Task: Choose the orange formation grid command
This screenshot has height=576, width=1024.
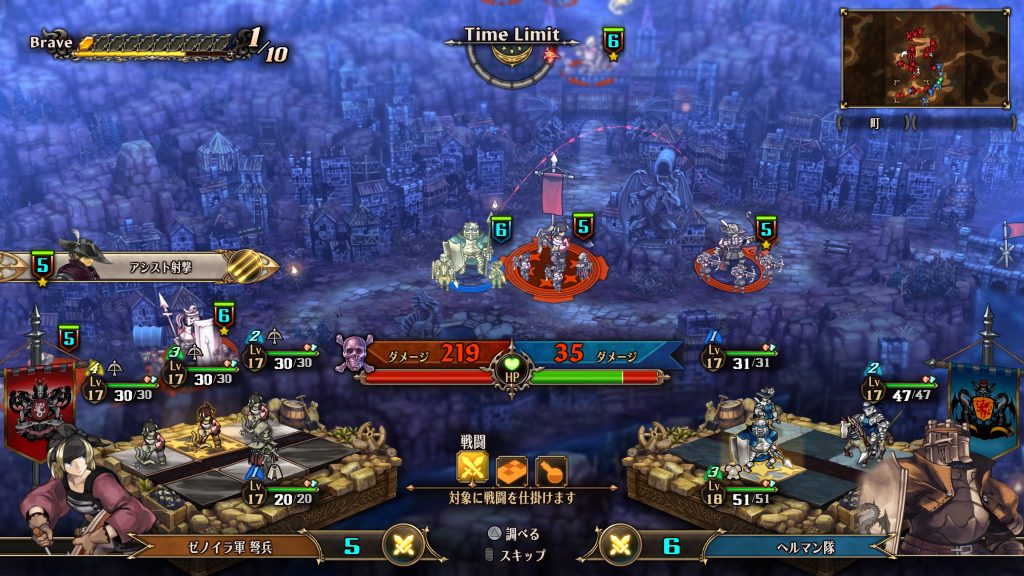Action: click(x=512, y=470)
